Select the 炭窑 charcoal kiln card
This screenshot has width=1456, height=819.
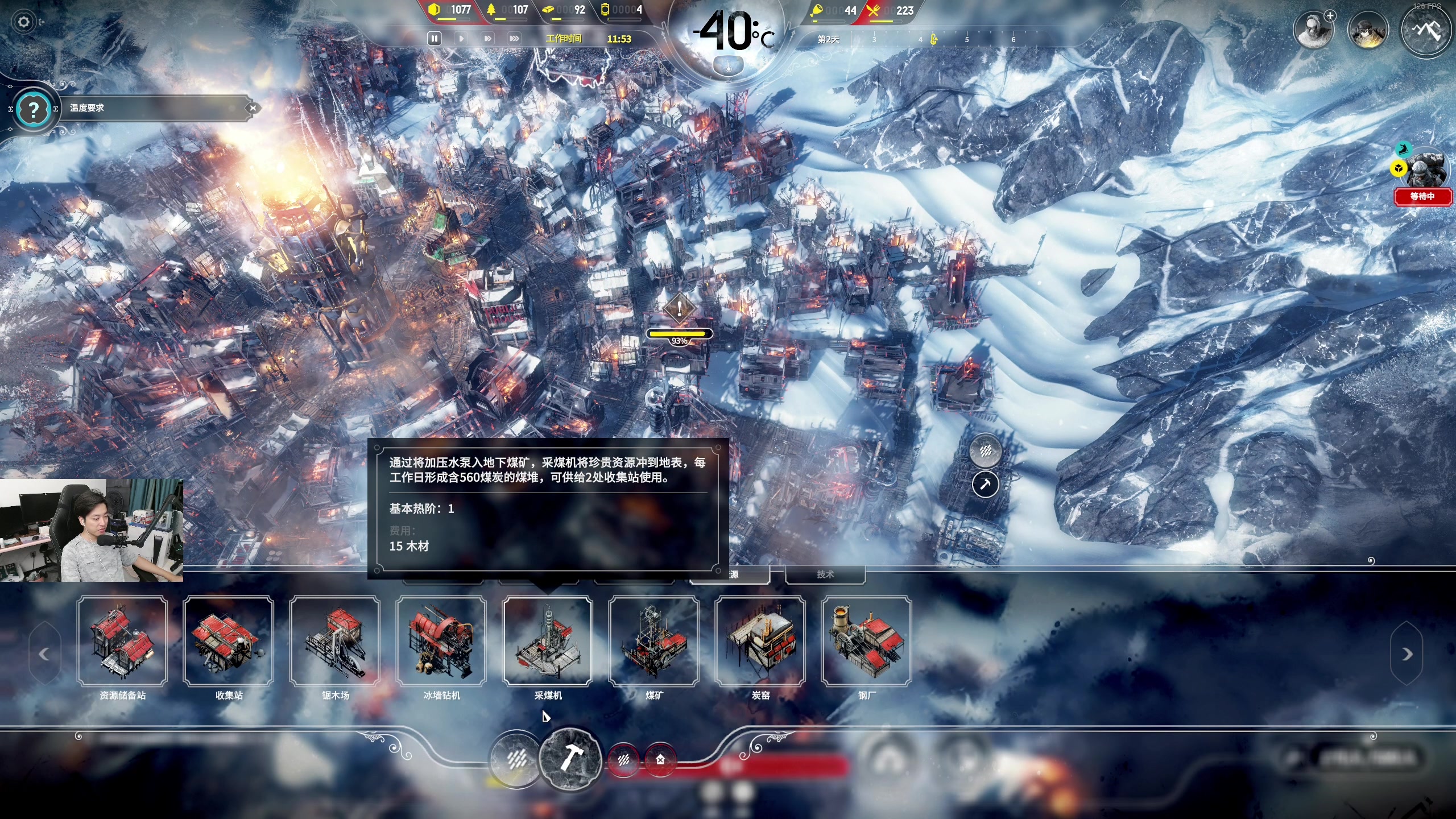click(x=760, y=641)
